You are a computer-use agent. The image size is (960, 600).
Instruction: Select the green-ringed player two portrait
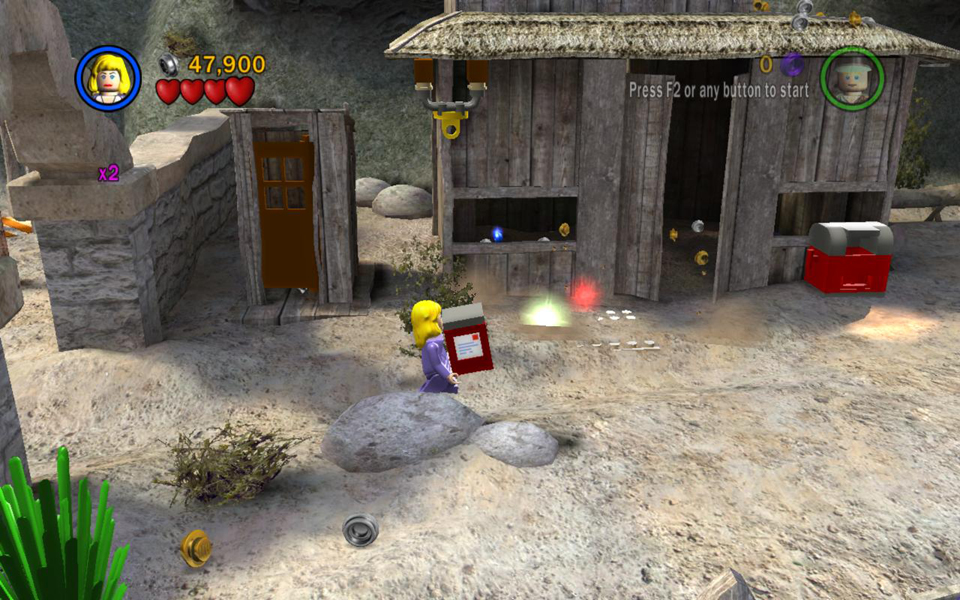852,78
